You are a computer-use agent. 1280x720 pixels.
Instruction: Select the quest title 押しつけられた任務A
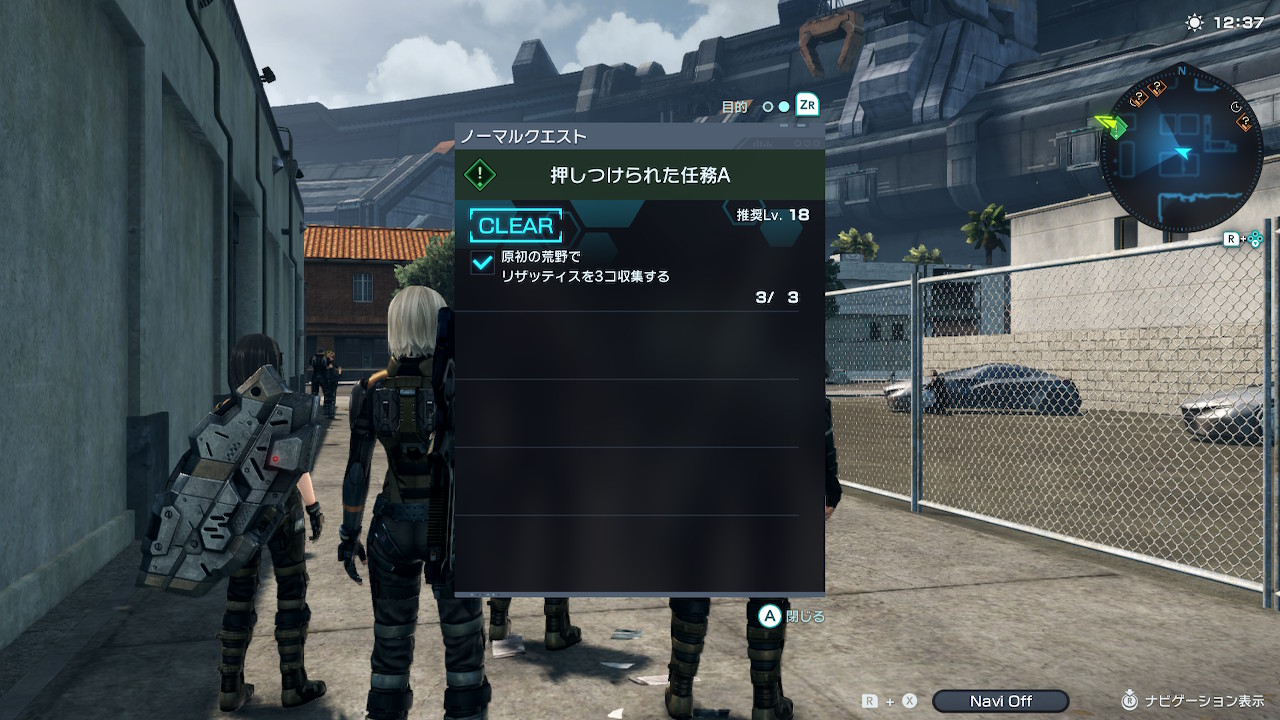[640, 175]
